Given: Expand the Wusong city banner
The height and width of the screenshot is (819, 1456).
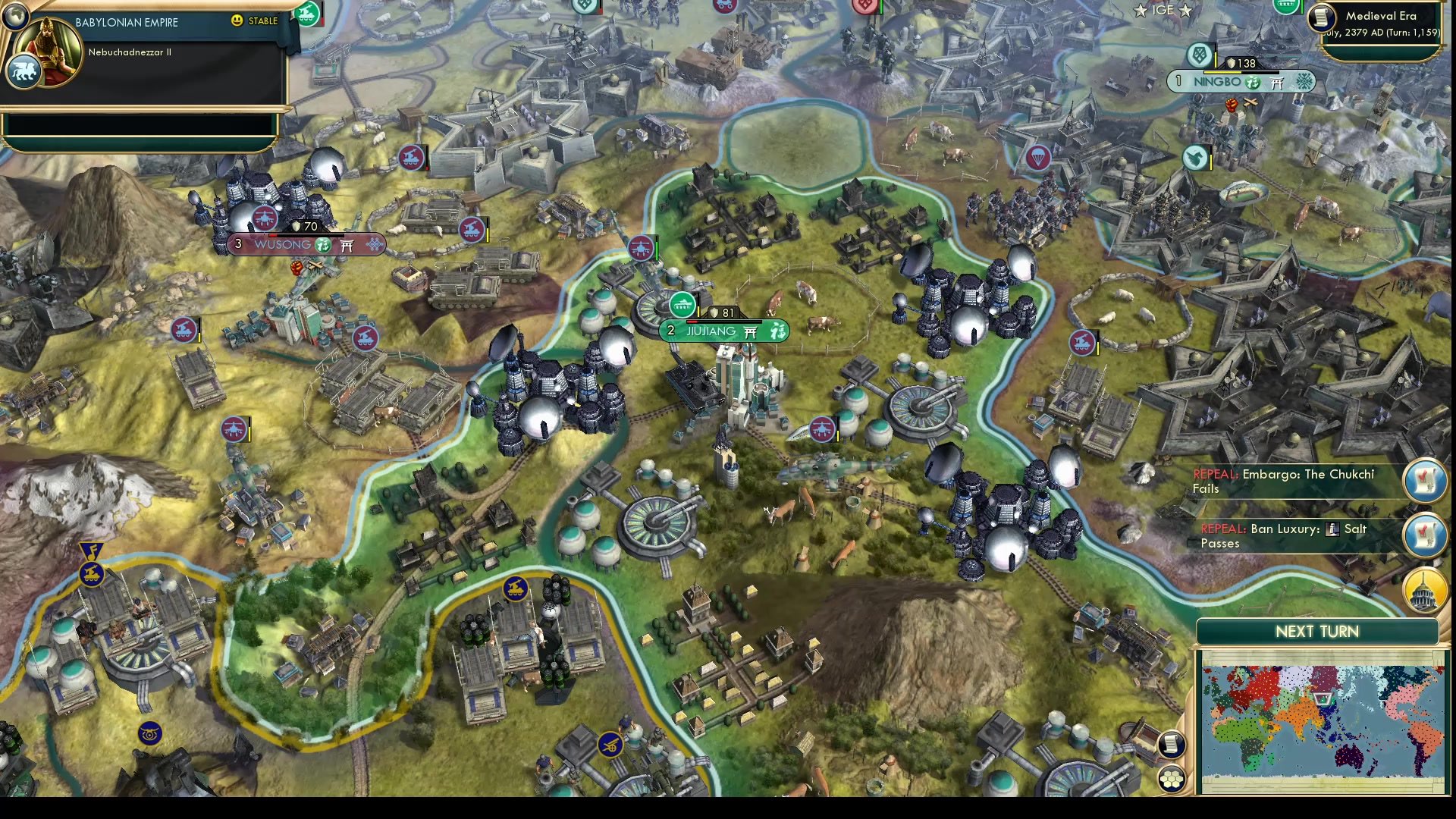Looking at the screenshot, I should pyautogui.click(x=284, y=243).
